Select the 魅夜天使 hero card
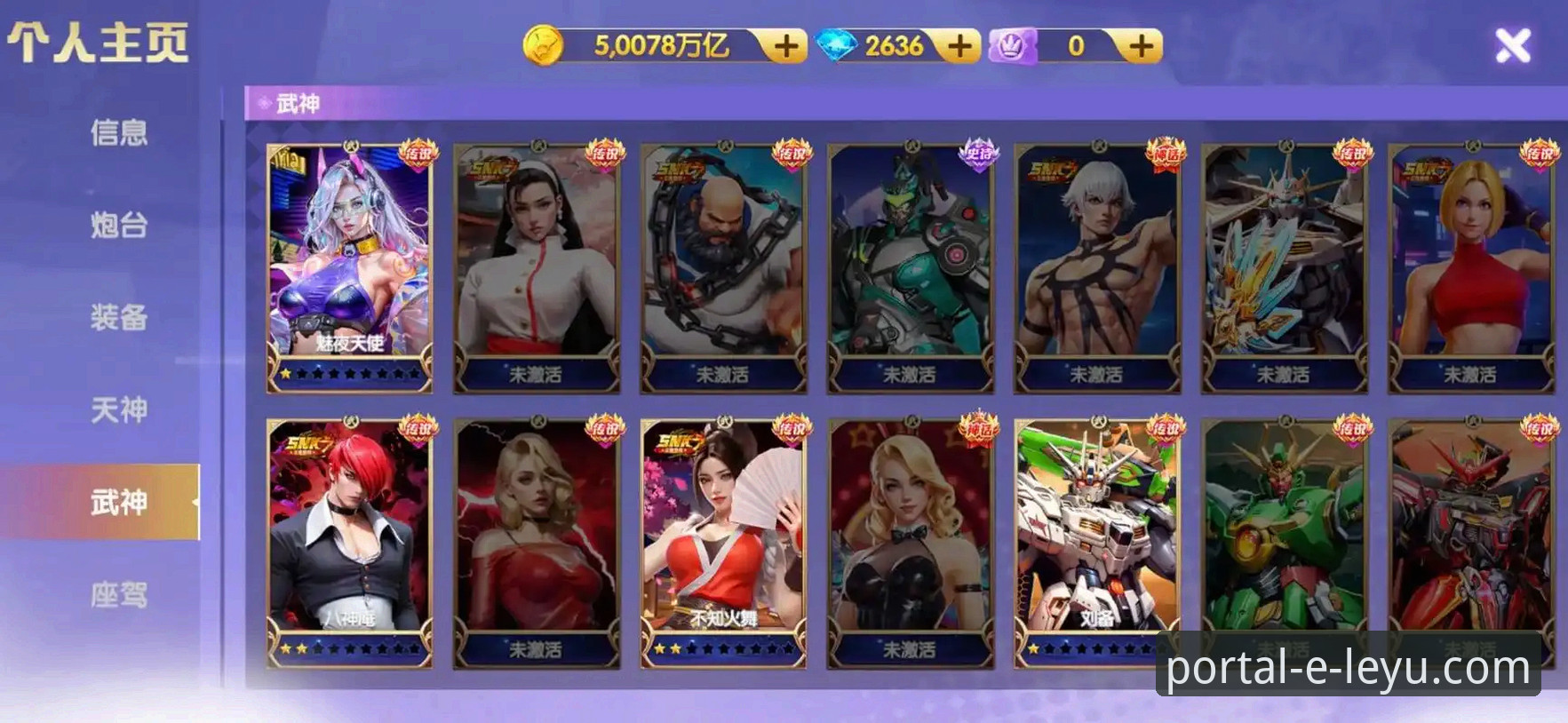 pyautogui.click(x=350, y=266)
